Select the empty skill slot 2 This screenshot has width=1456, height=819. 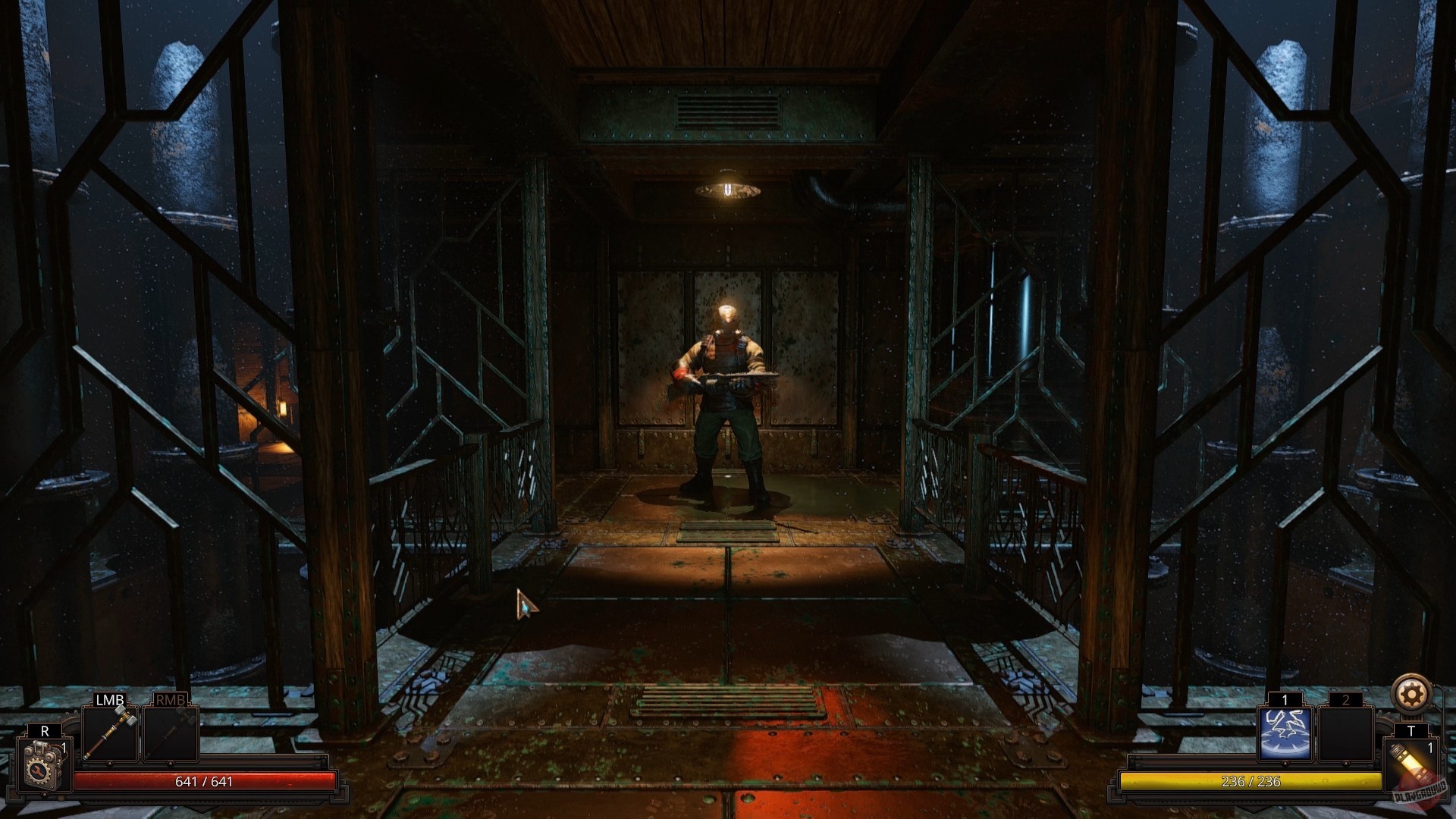[1345, 733]
